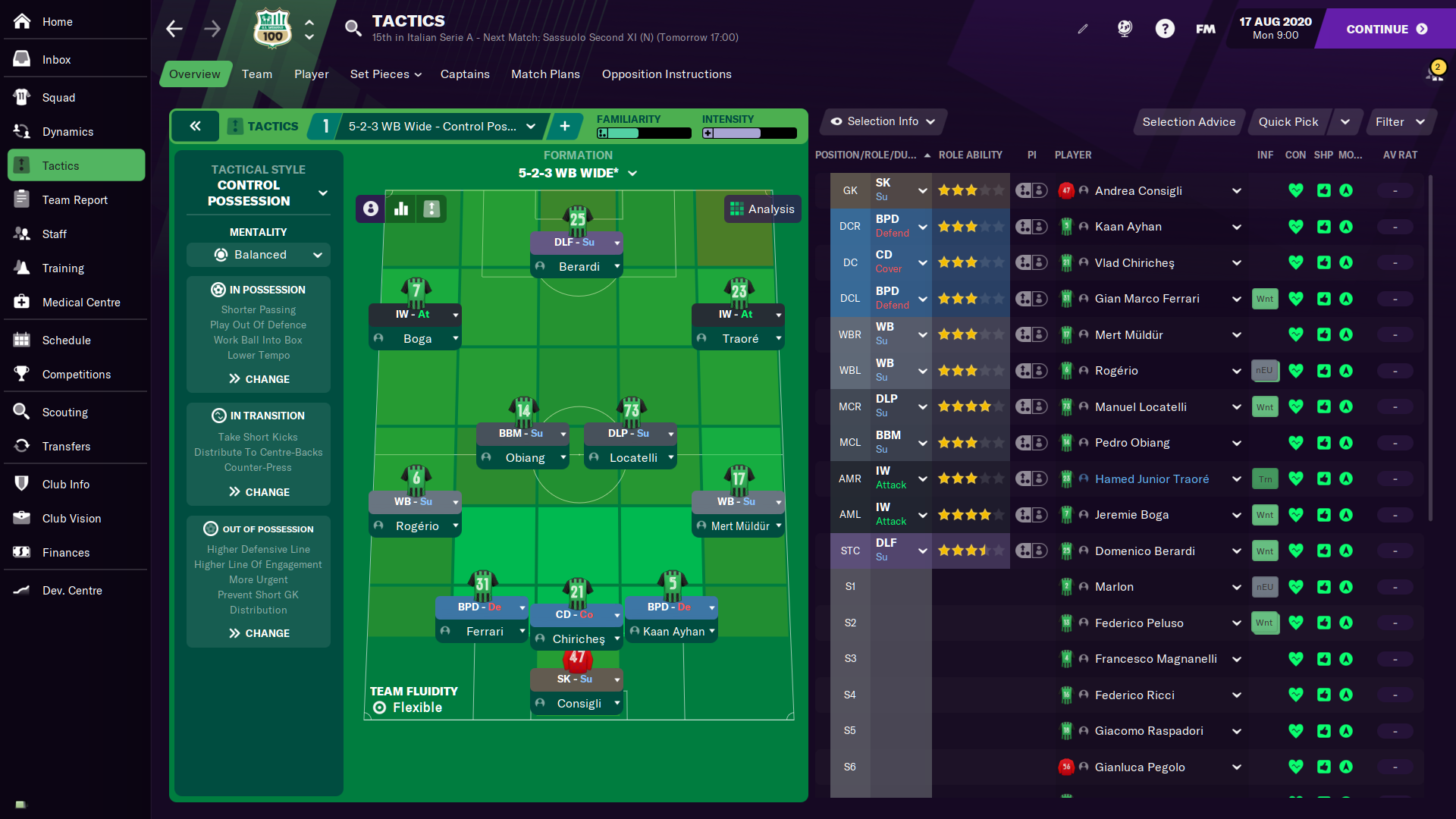Click Hamed Junior Traoré's name in list

pyautogui.click(x=1151, y=479)
